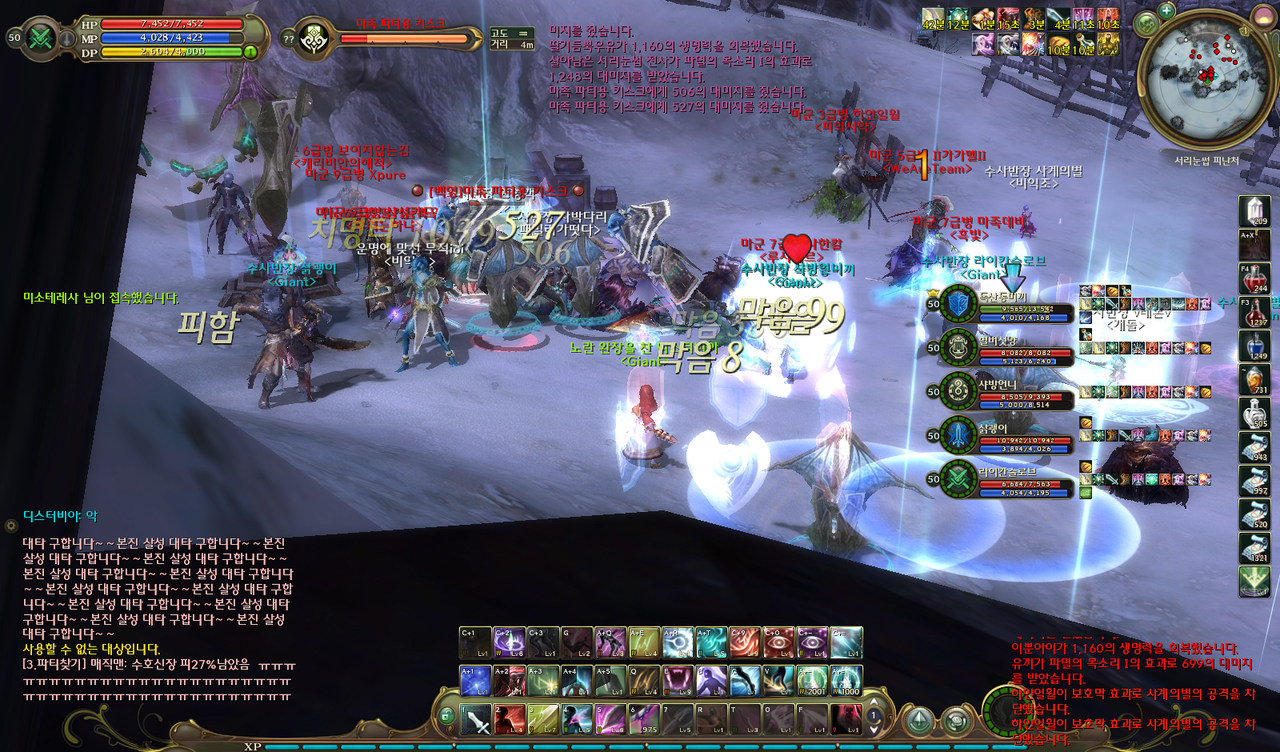Viewport: 1280px width, 752px height.
Task: Select the party member with the blue shield emblem
Action: click(959, 305)
